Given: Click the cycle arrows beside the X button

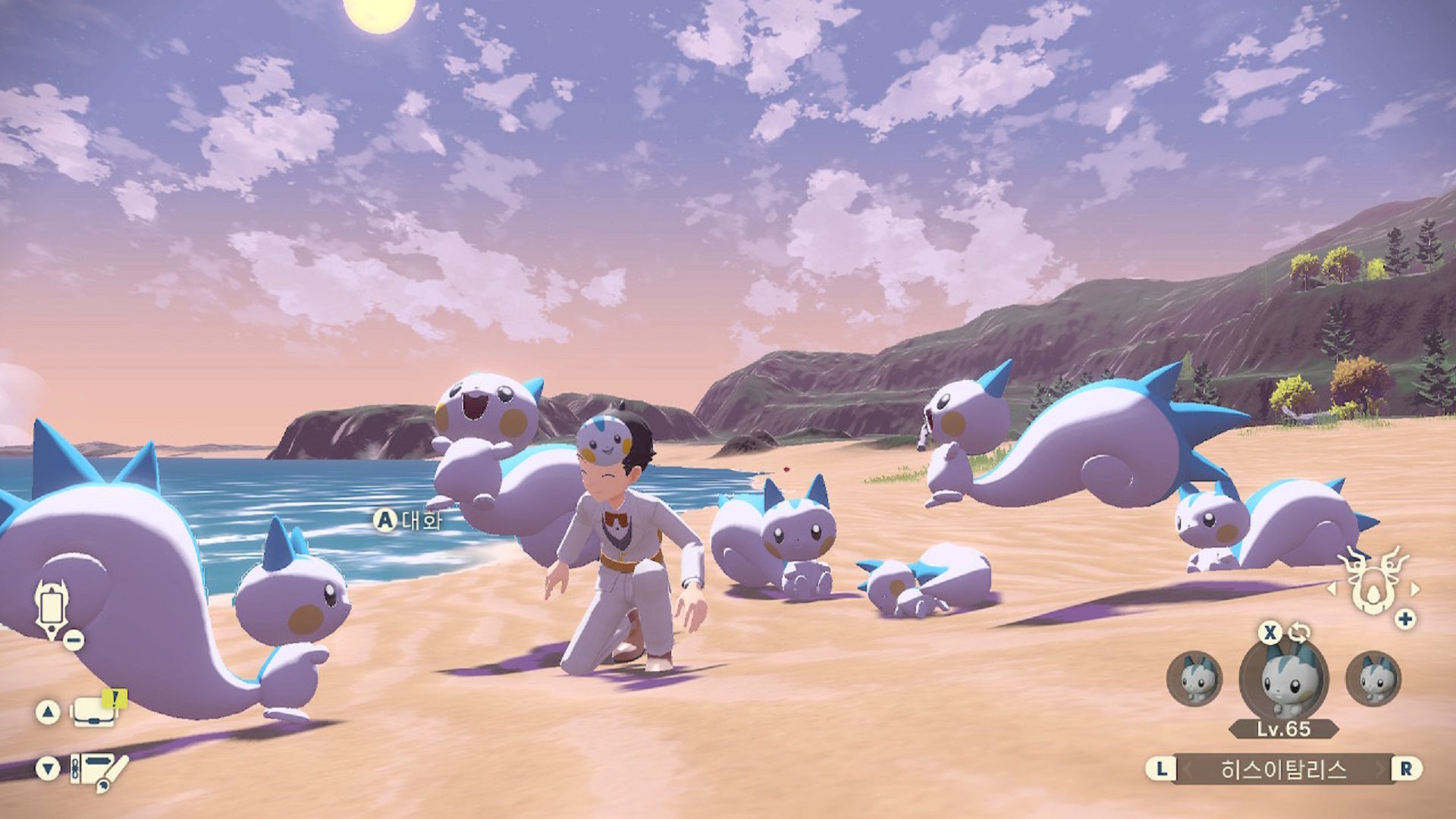Looking at the screenshot, I should tap(1300, 632).
